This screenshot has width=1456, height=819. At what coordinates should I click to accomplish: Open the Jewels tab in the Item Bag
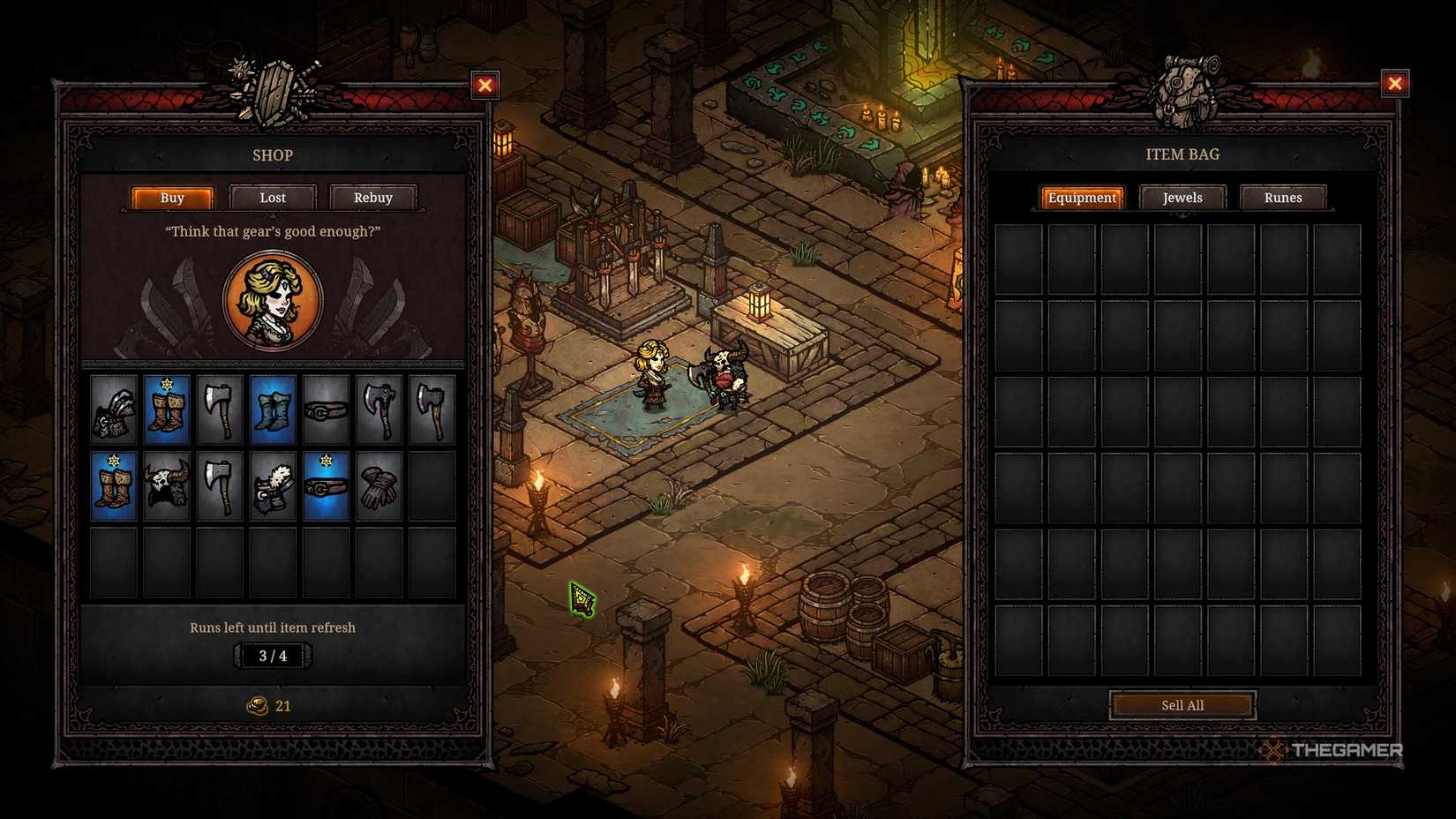1182,198
